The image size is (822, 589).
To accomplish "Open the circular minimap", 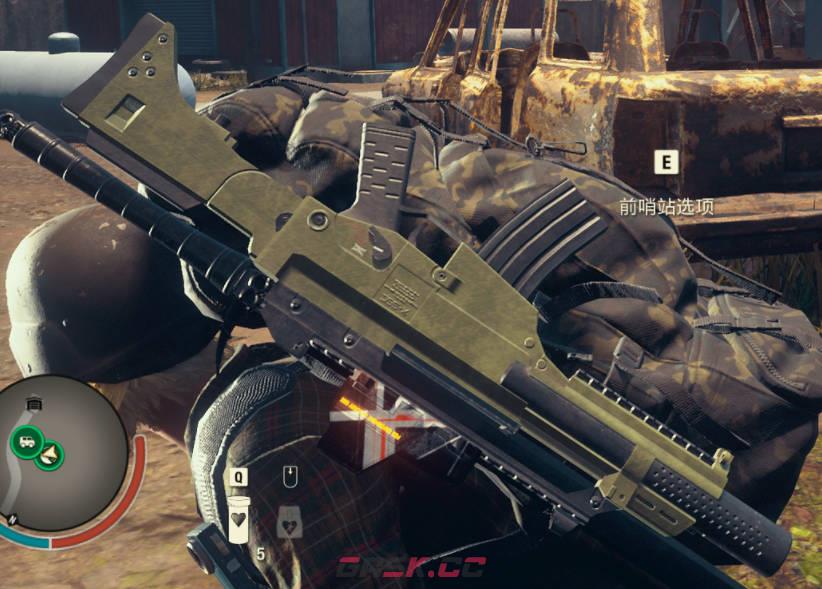I will (x=63, y=446).
